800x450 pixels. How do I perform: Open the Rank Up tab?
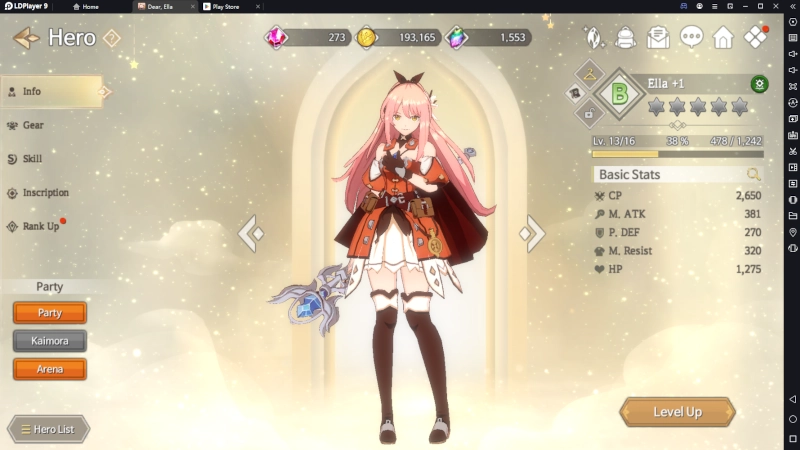pyautogui.click(x=40, y=226)
